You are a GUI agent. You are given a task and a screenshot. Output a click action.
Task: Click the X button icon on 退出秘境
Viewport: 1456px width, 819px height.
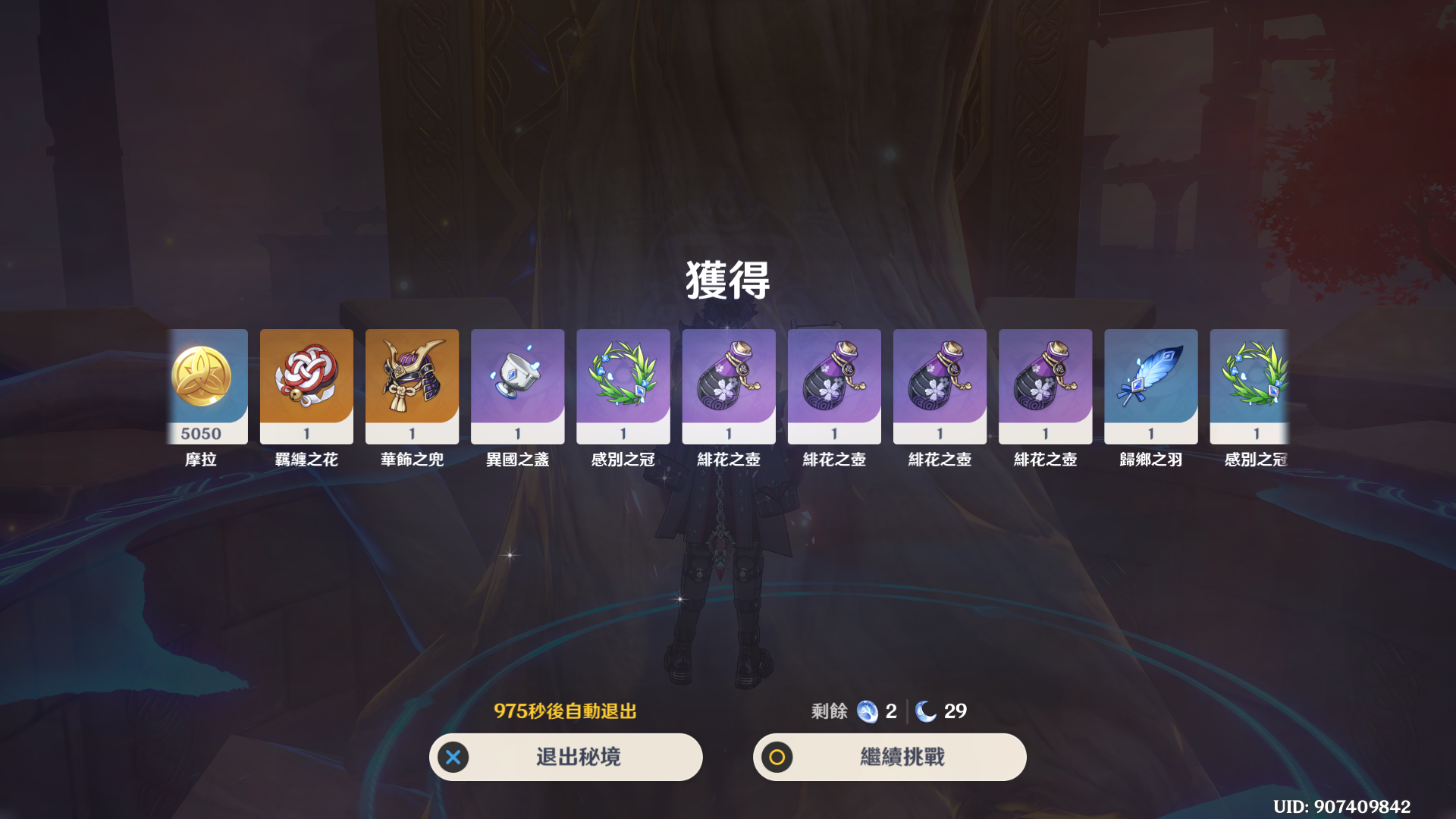[453, 756]
